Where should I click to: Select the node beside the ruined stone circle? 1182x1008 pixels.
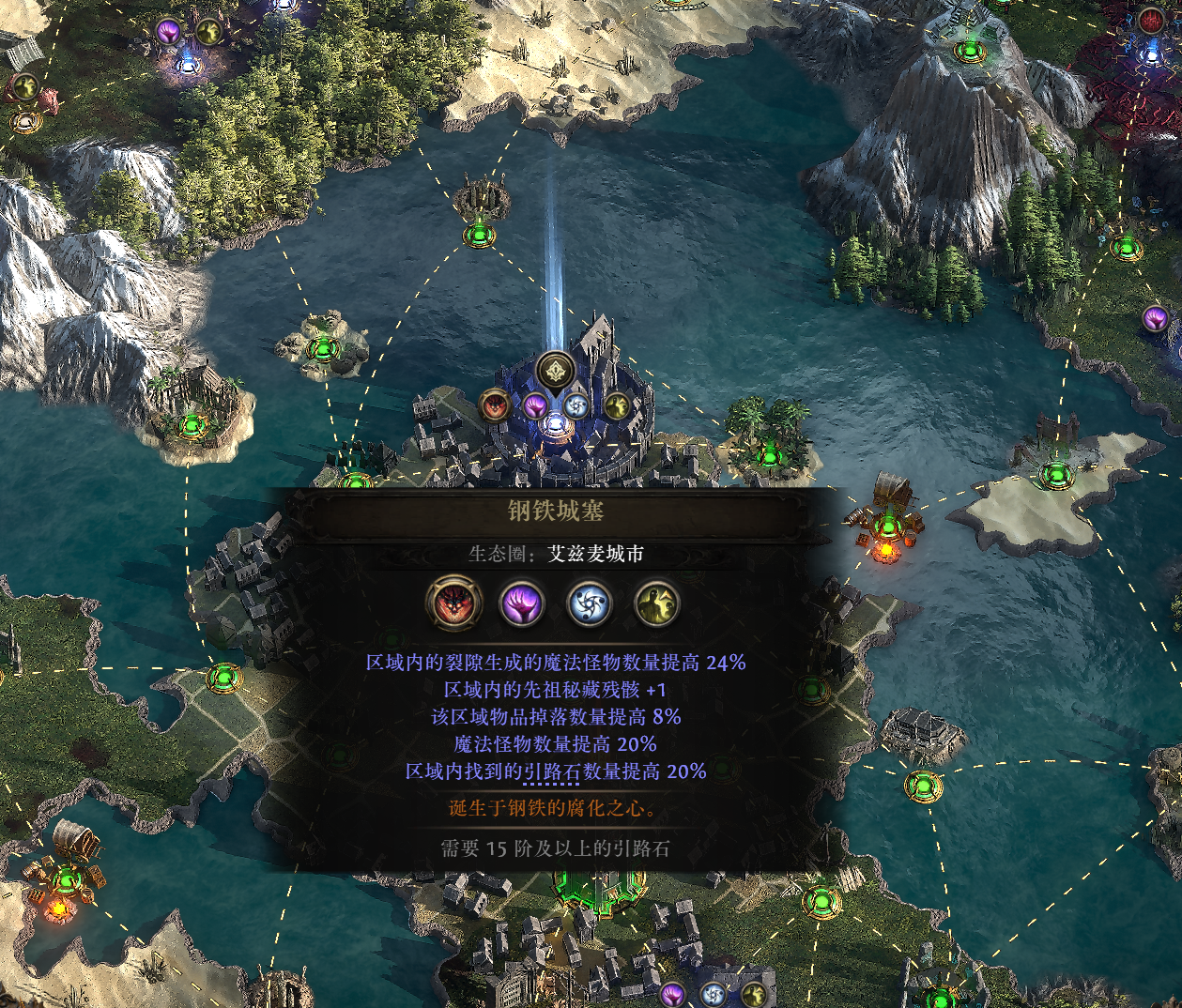tap(479, 233)
